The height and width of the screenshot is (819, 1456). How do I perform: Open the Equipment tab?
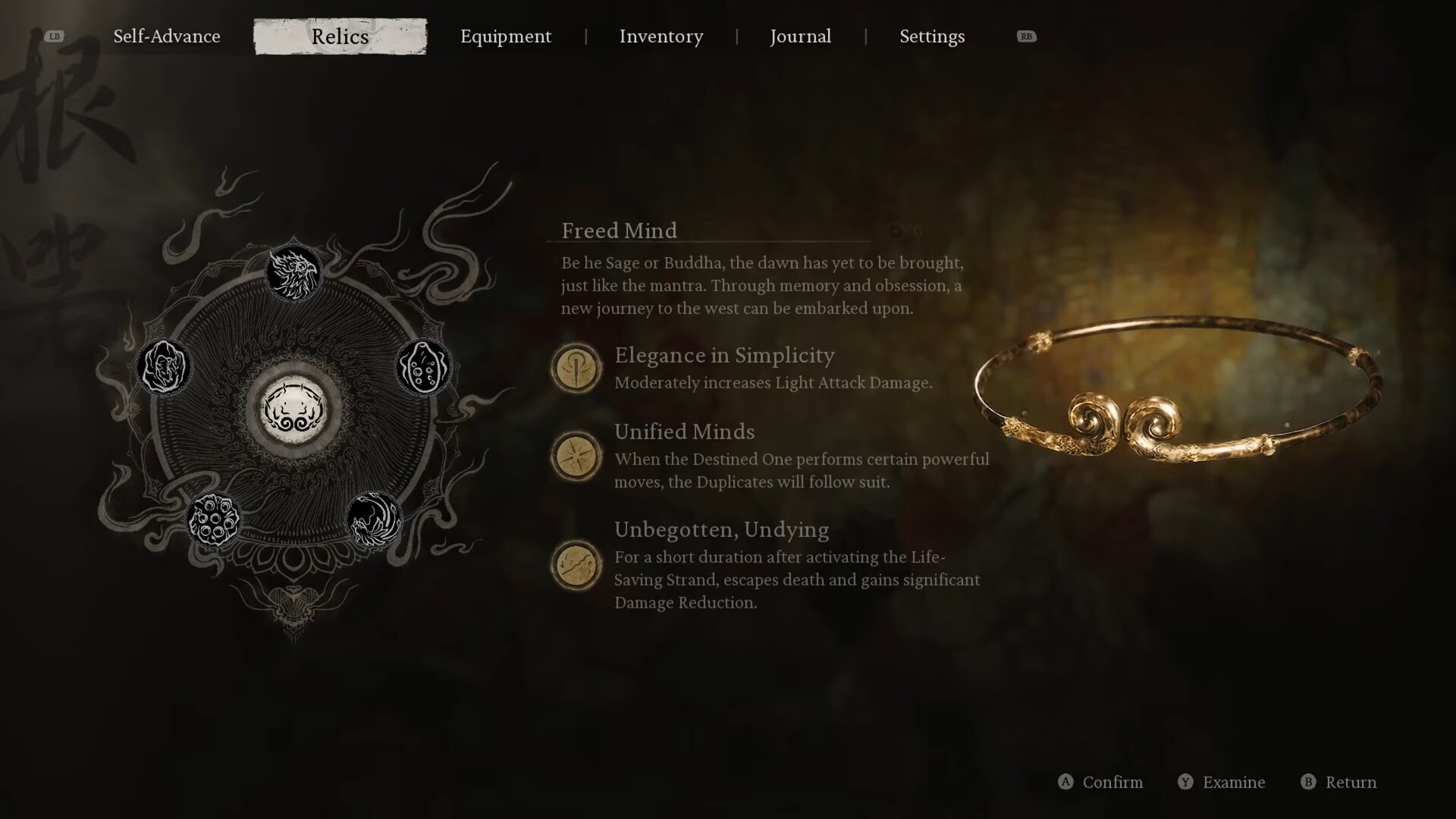pos(506,36)
